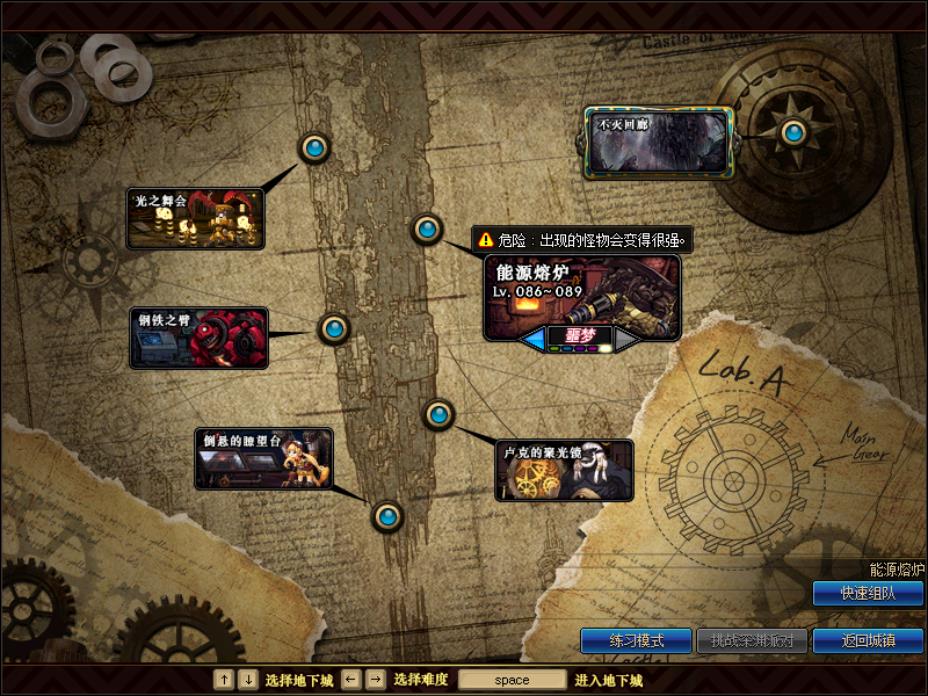Pick the 倒悬的瞭望台 dungeon tile
The width and height of the screenshot is (928, 696).
(264, 458)
